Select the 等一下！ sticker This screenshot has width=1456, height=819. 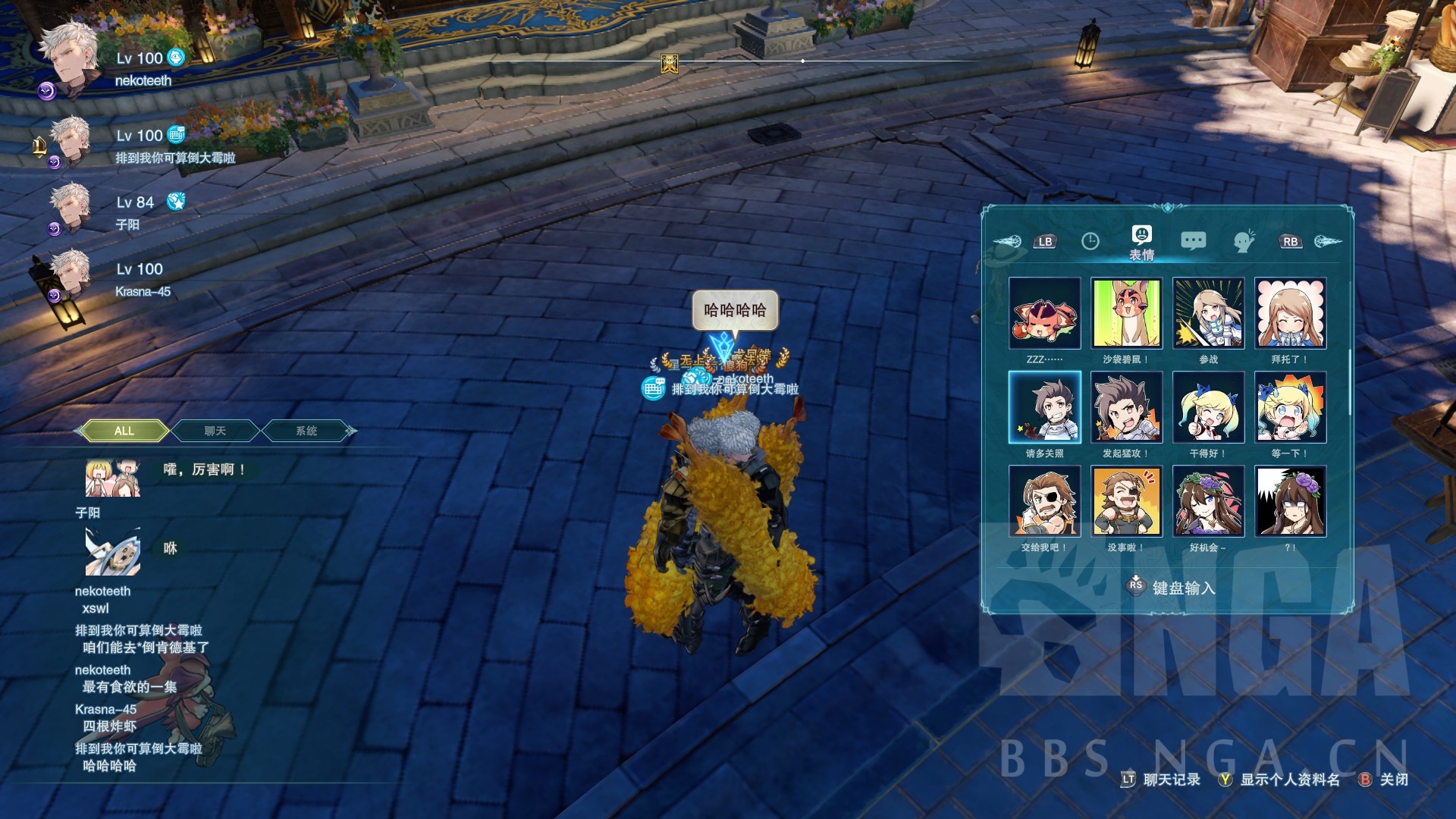tap(1291, 407)
